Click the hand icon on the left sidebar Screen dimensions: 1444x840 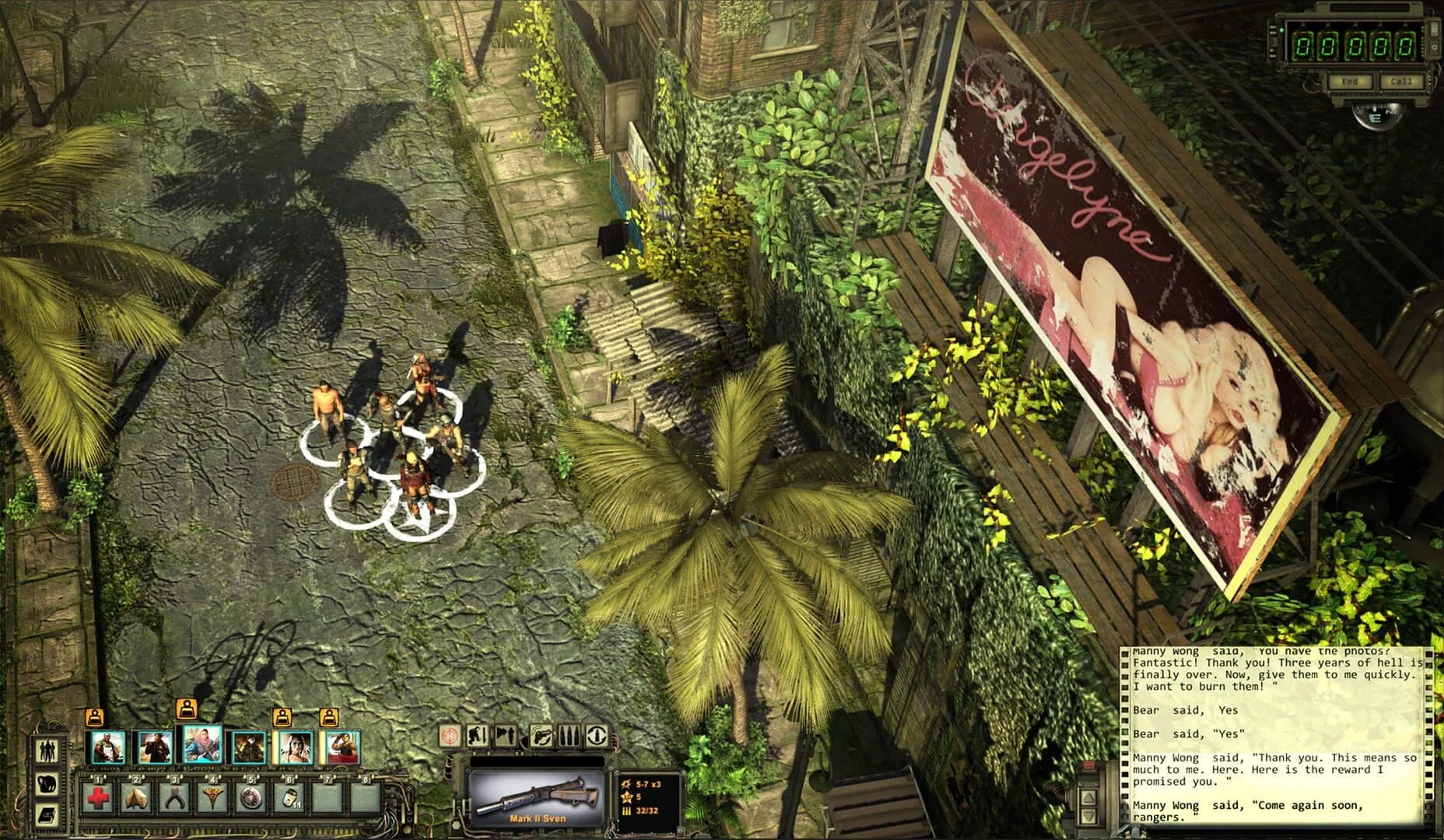point(47,783)
